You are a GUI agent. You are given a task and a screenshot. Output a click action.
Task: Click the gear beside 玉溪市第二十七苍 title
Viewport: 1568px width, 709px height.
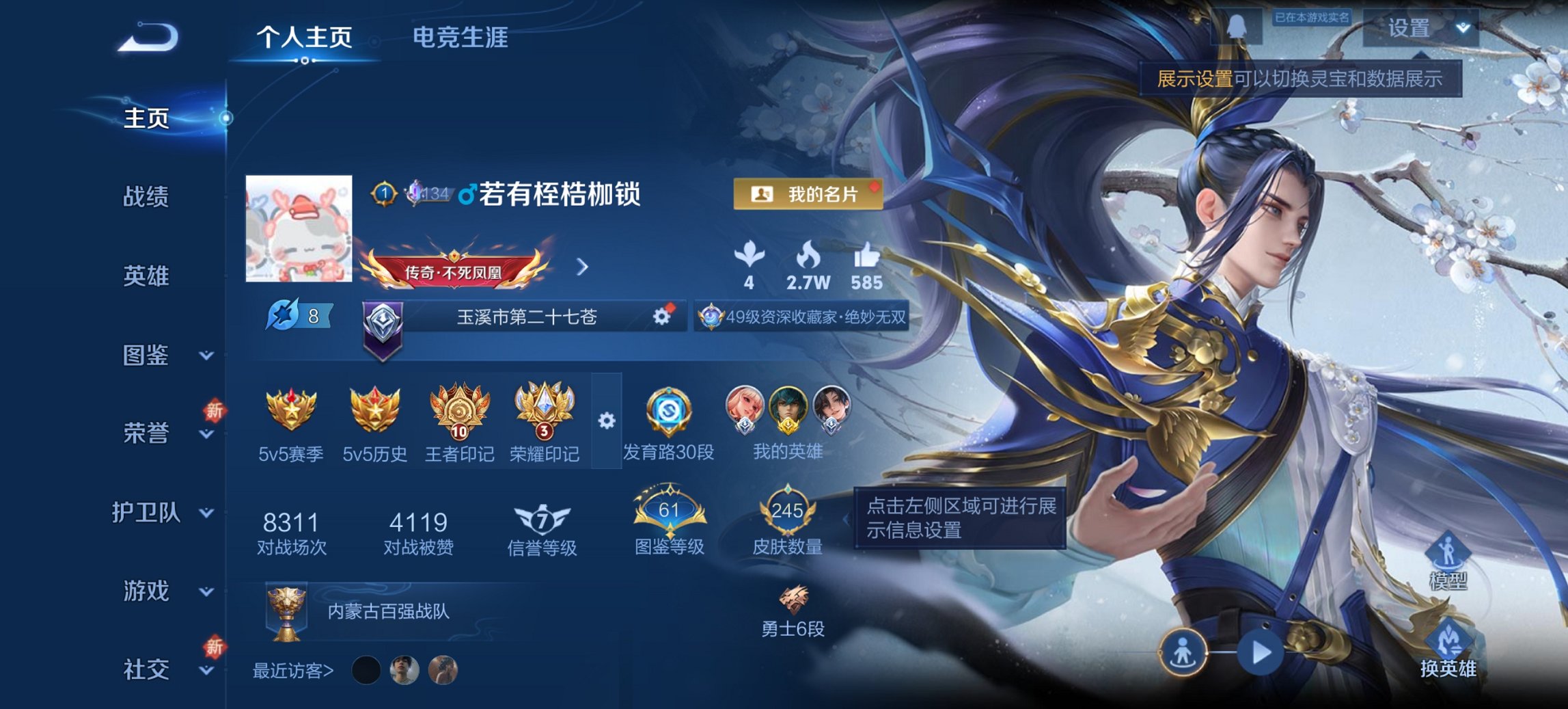pyautogui.click(x=661, y=317)
